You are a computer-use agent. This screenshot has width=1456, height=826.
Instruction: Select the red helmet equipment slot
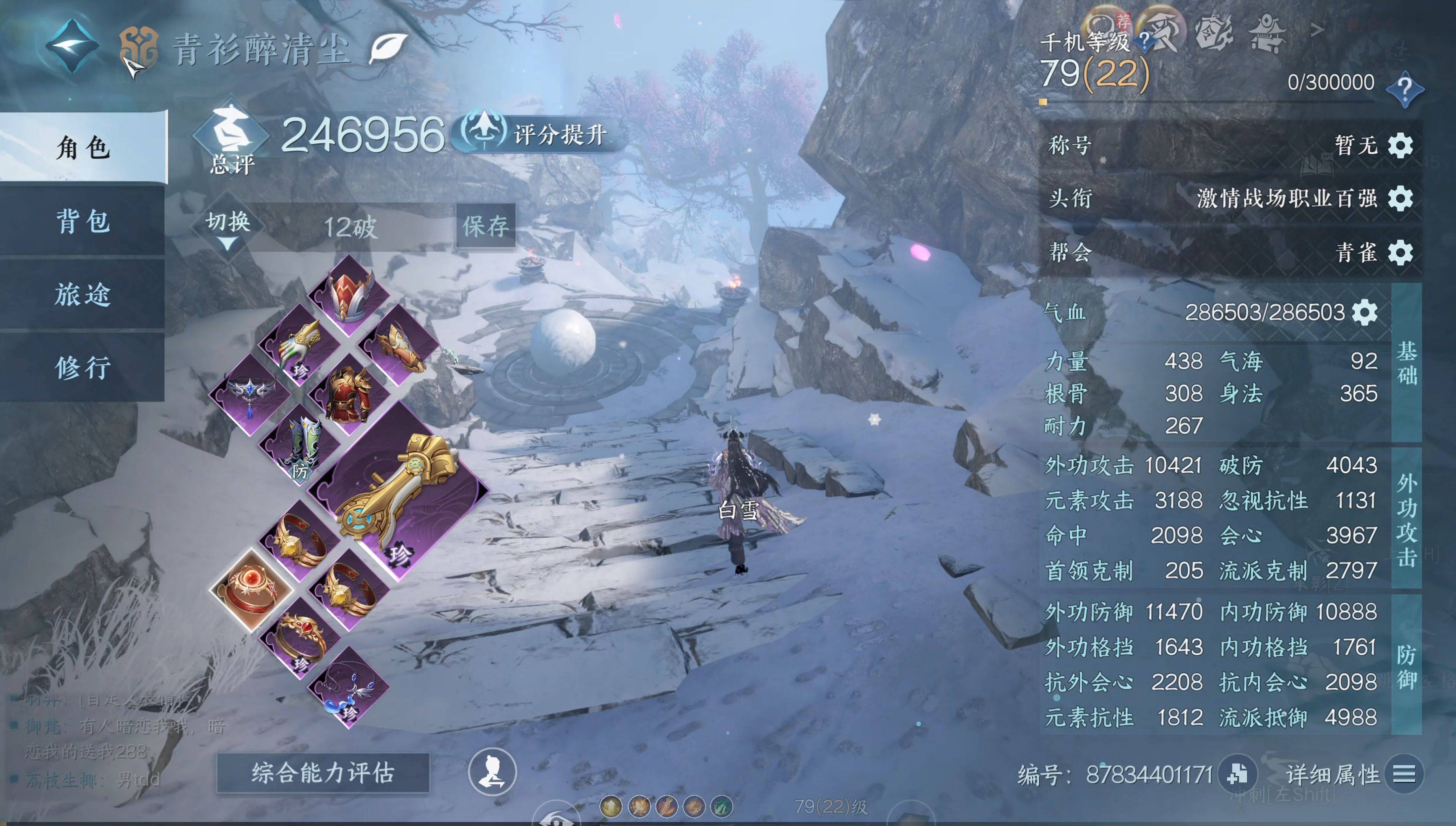click(349, 296)
